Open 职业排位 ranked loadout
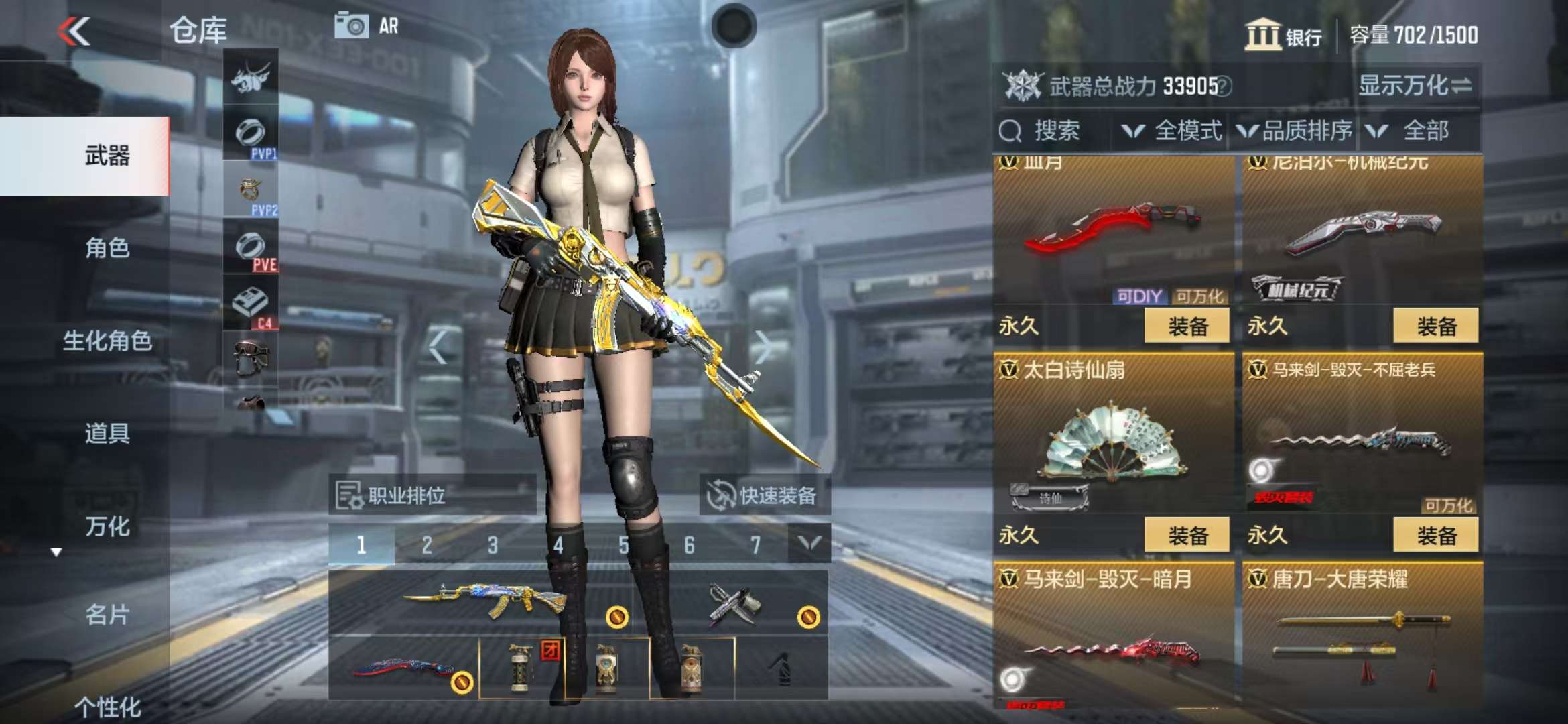Screen dimensions: 1568x724 point(432,495)
